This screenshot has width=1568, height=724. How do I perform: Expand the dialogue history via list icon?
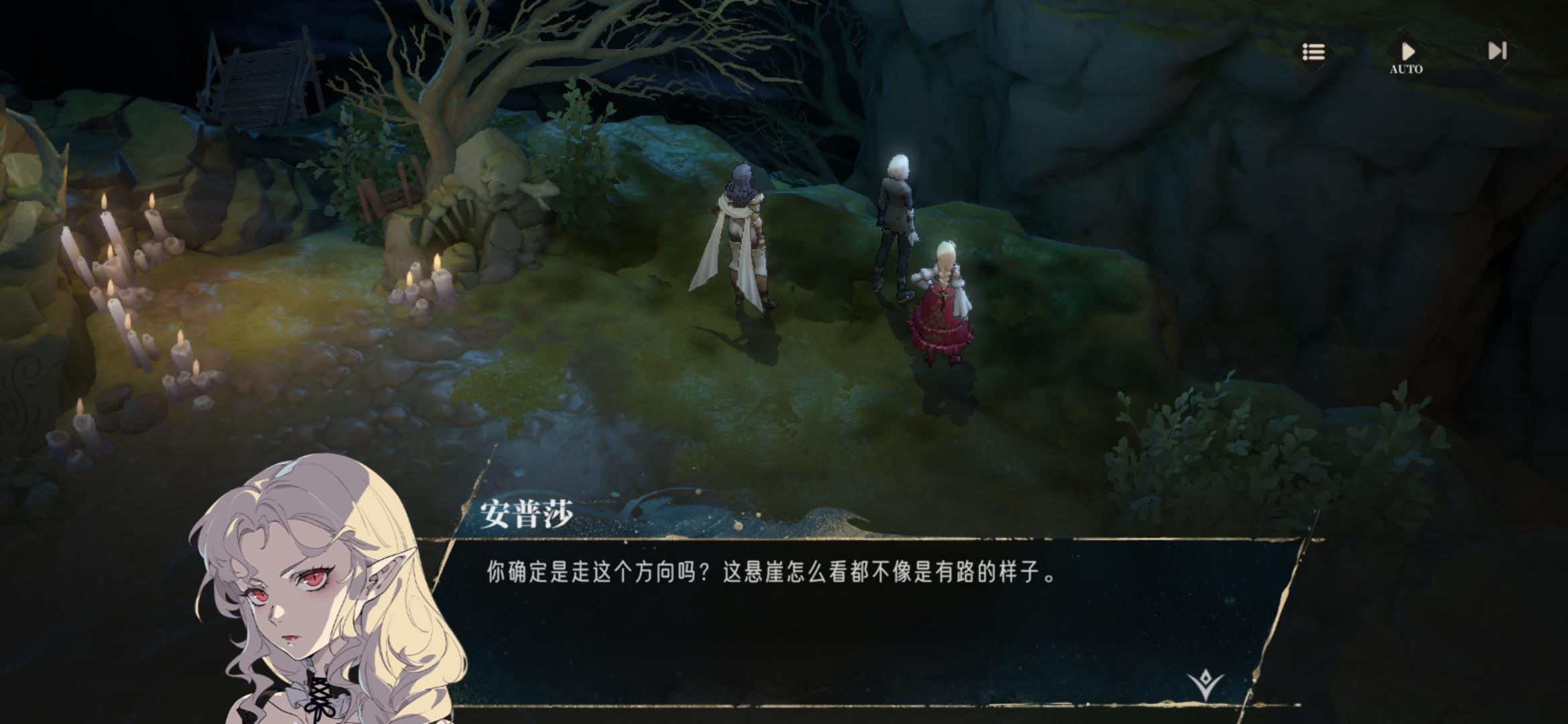click(1313, 52)
